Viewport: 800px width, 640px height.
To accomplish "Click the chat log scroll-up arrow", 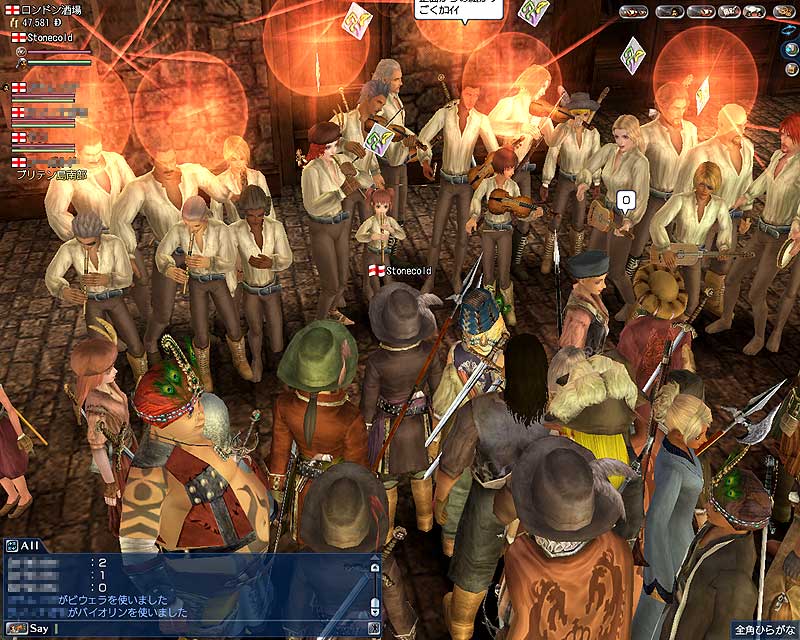I will [374, 567].
